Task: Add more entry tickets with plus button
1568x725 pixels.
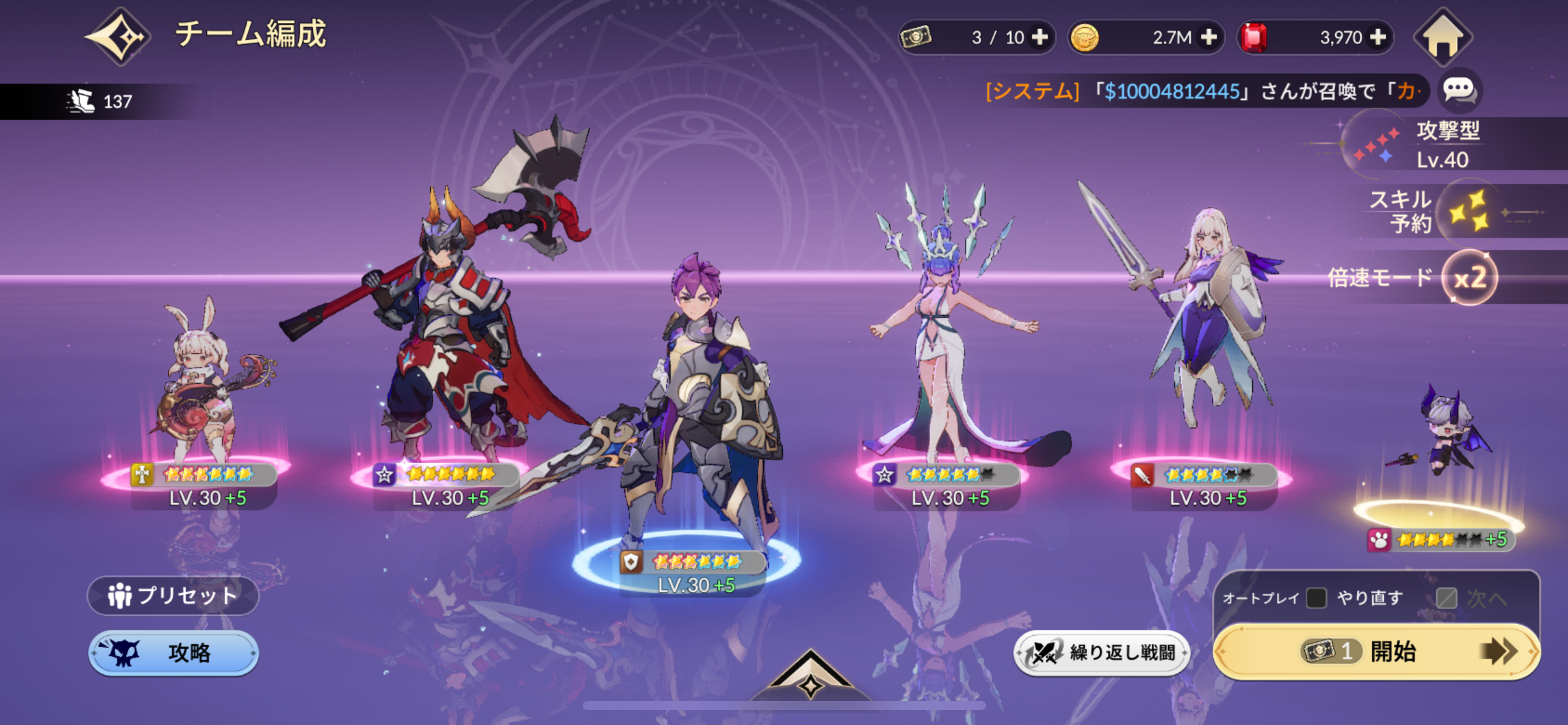Action: pyautogui.click(x=1040, y=37)
